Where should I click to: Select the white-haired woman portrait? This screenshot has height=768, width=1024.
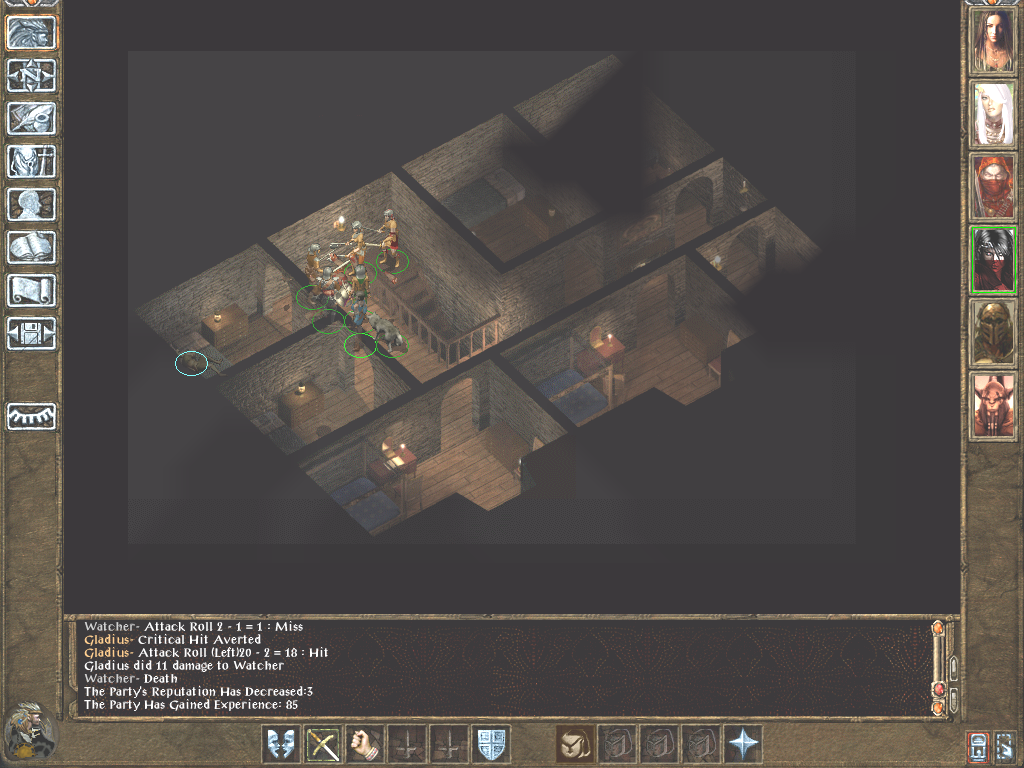tap(994, 115)
